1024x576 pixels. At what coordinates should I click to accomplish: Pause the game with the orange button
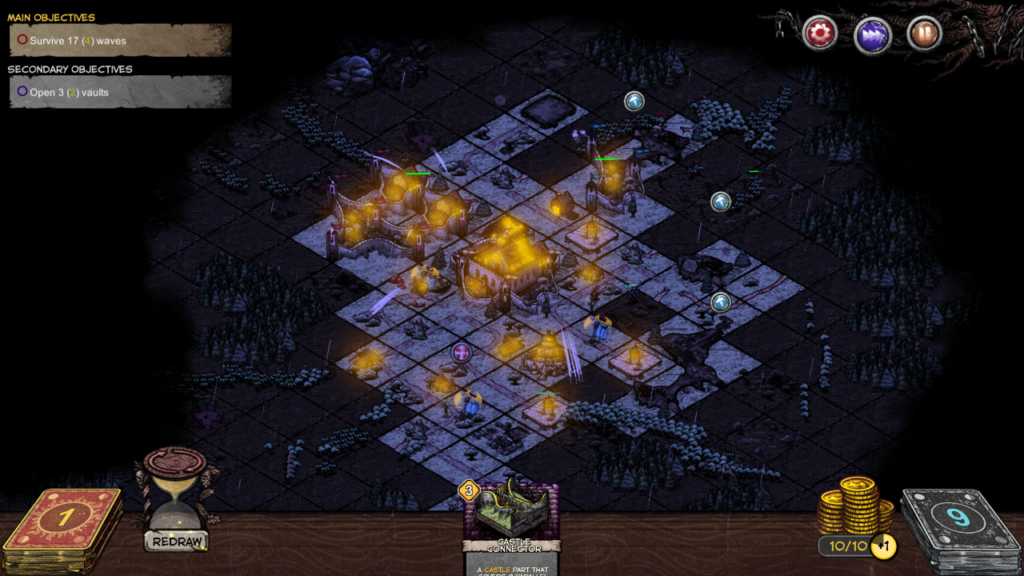[x=924, y=33]
